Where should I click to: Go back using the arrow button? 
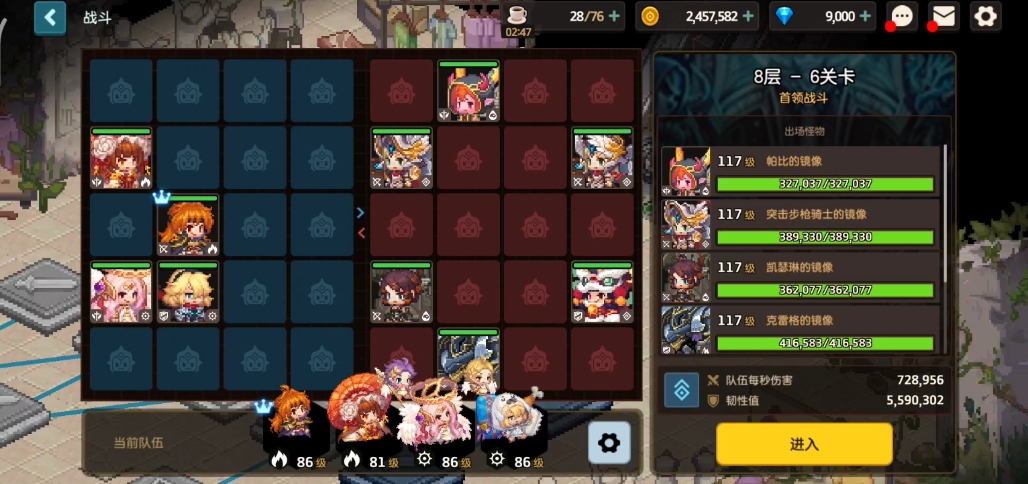50,17
